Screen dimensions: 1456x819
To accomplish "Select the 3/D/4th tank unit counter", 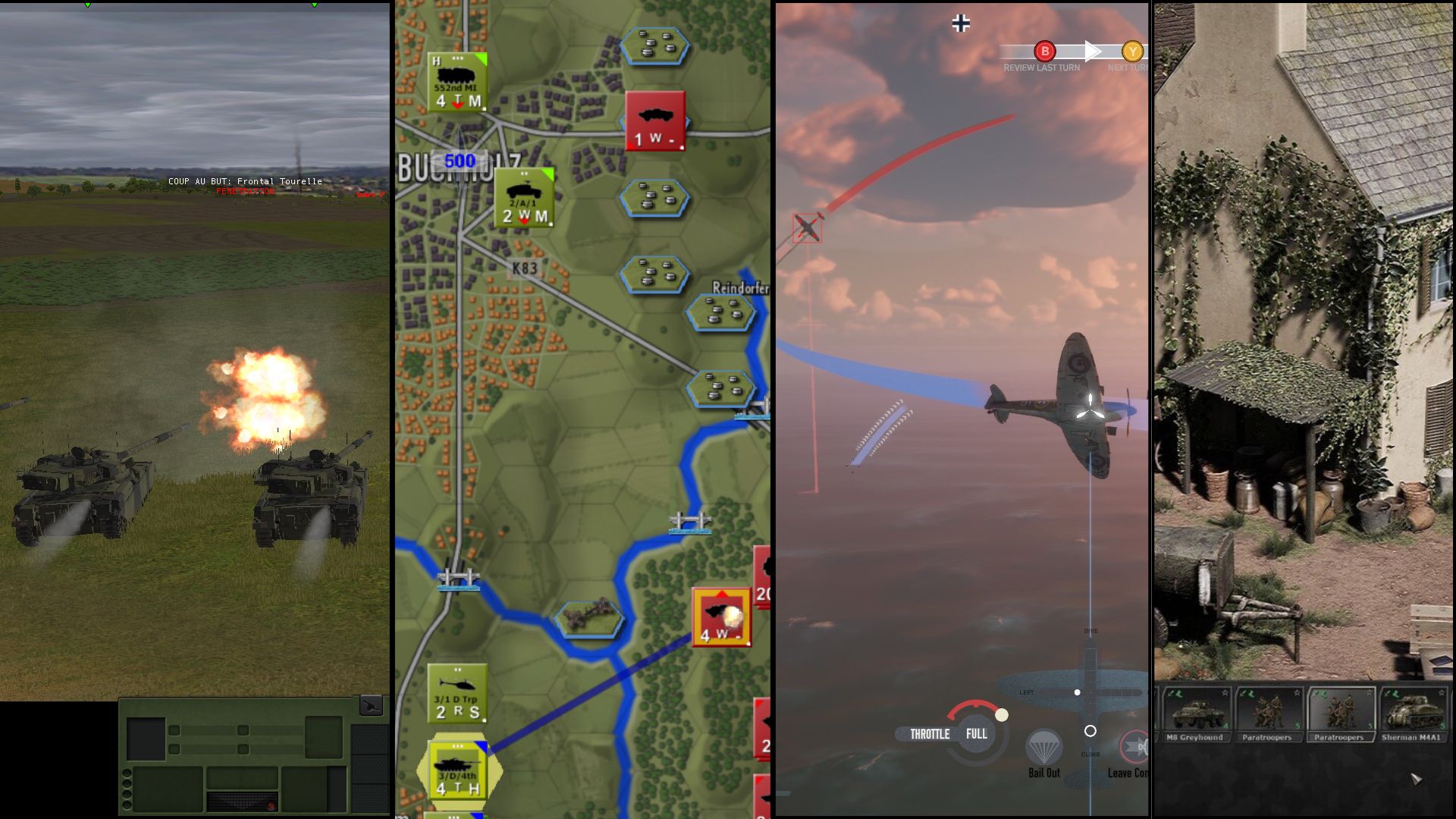I will pyautogui.click(x=457, y=769).
